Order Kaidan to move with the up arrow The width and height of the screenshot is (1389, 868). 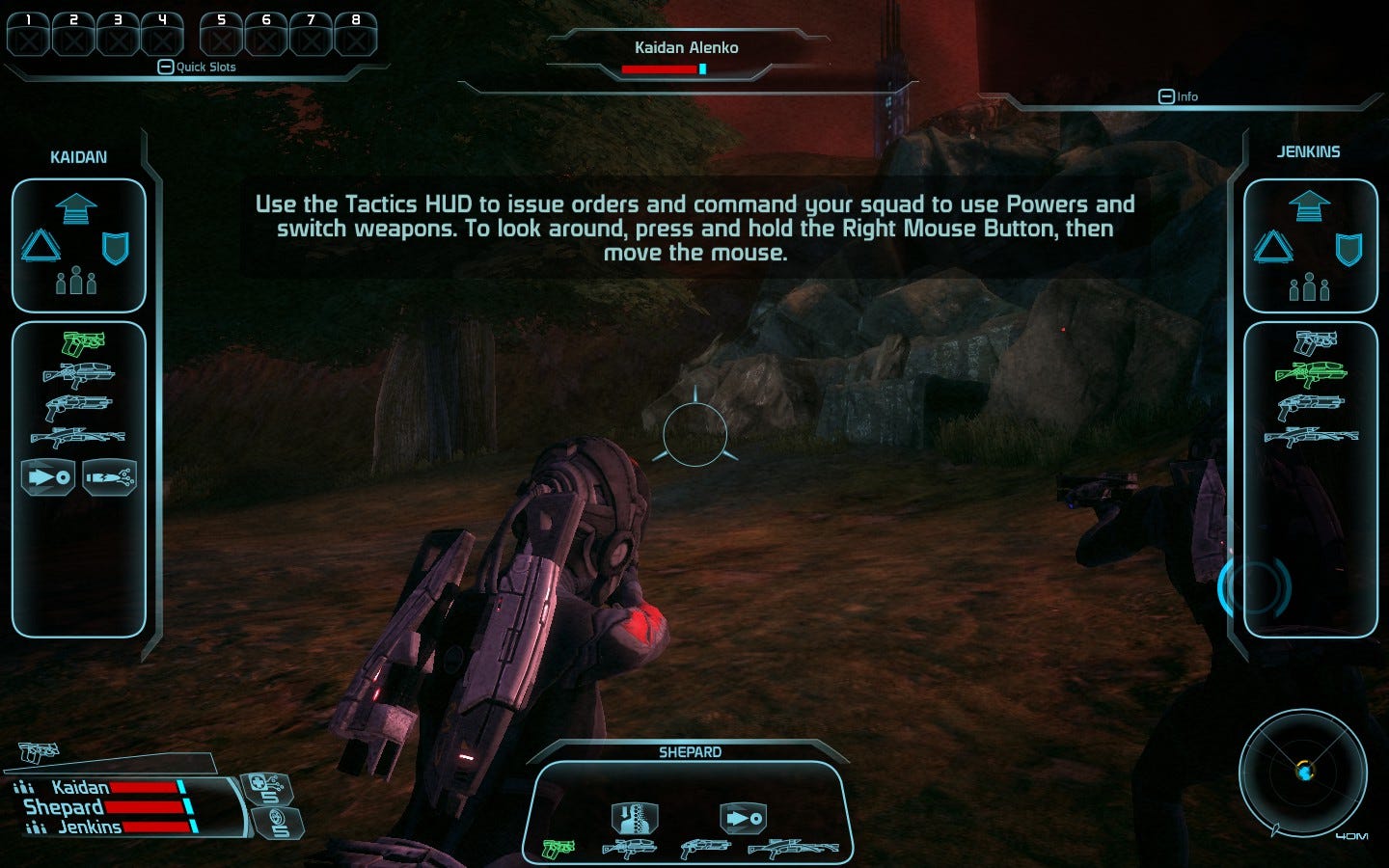coord(76,208)
